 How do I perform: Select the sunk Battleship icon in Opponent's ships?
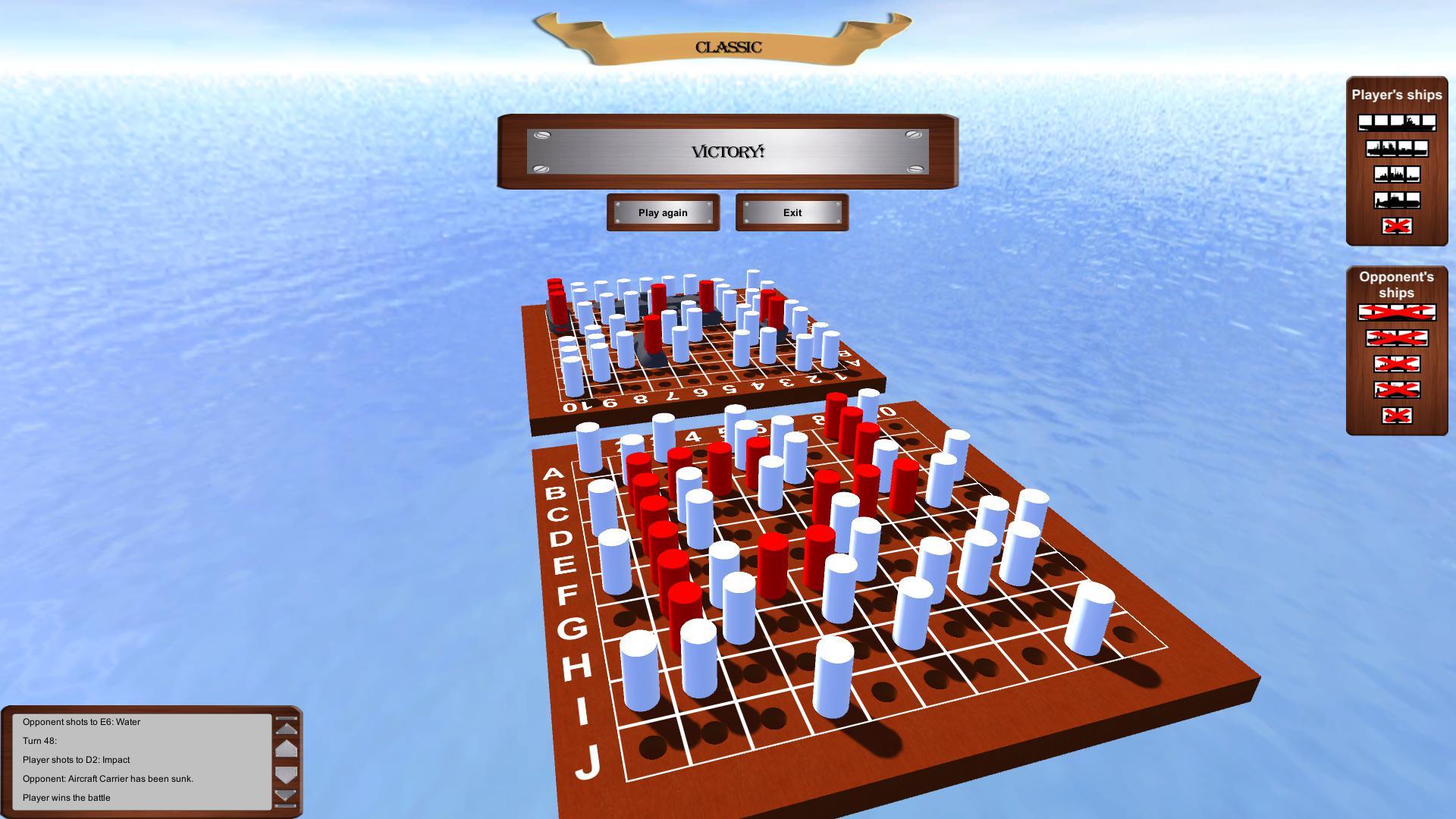[1396, 338]
